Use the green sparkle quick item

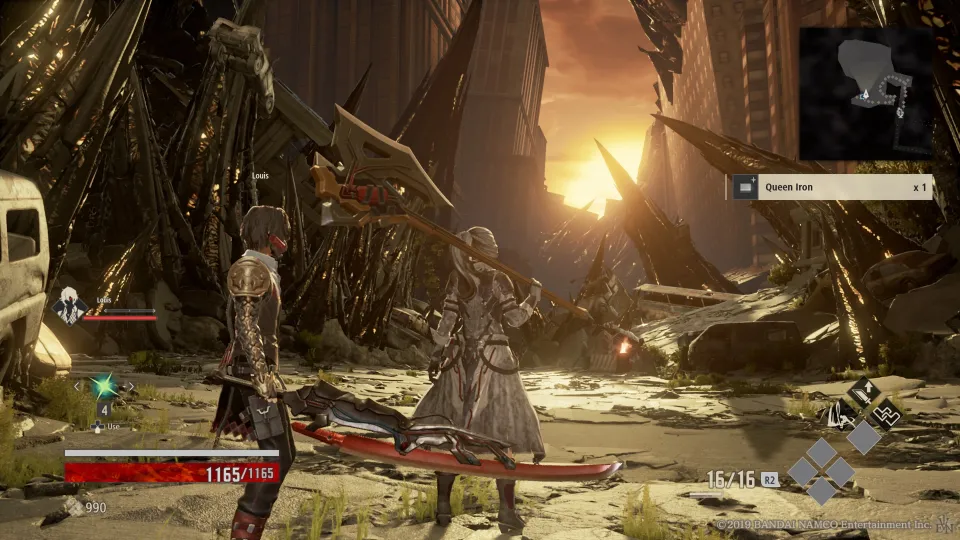click(103, 386)
